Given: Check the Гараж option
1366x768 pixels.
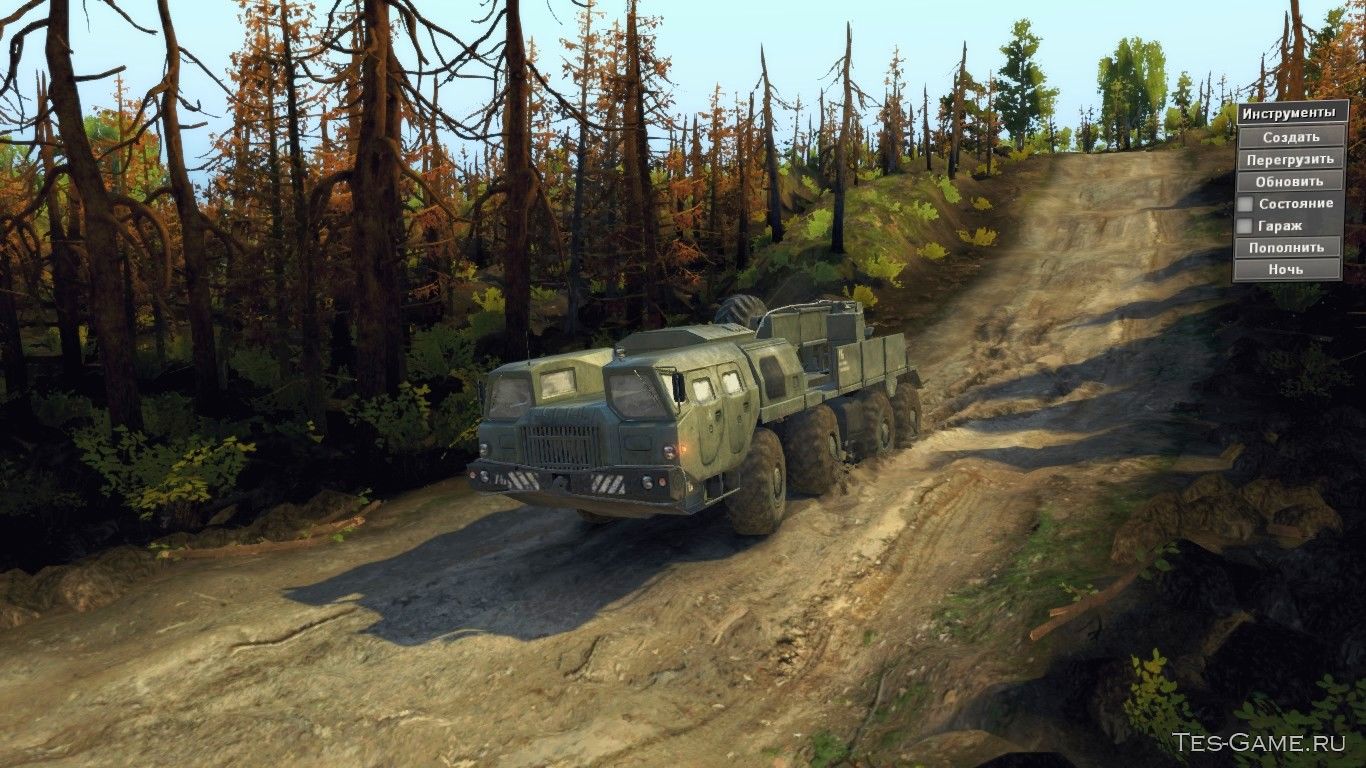Looking at the screenshot, I should [1245, 225].
